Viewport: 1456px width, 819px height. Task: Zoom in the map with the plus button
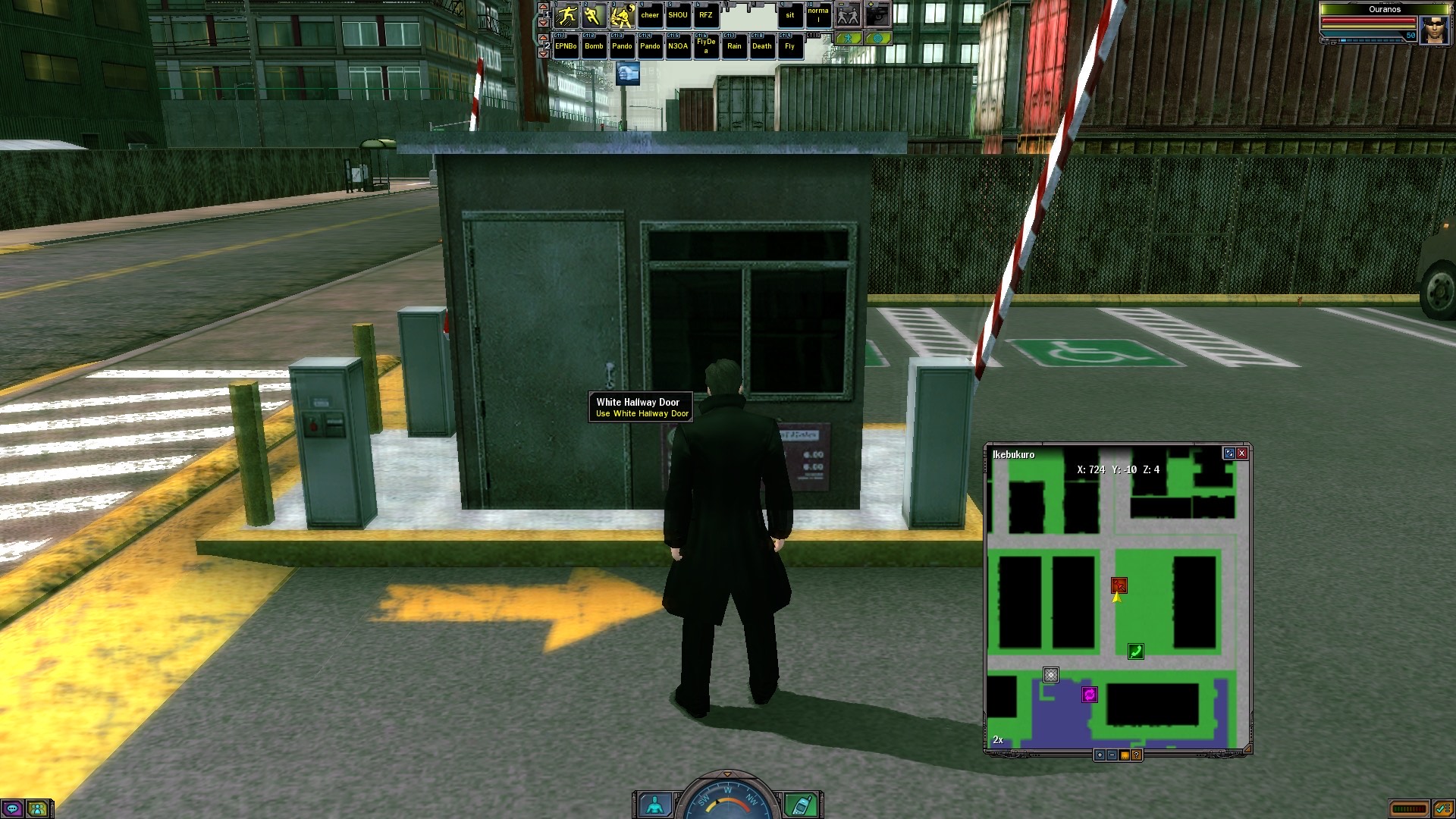[x=1100, y=755]
